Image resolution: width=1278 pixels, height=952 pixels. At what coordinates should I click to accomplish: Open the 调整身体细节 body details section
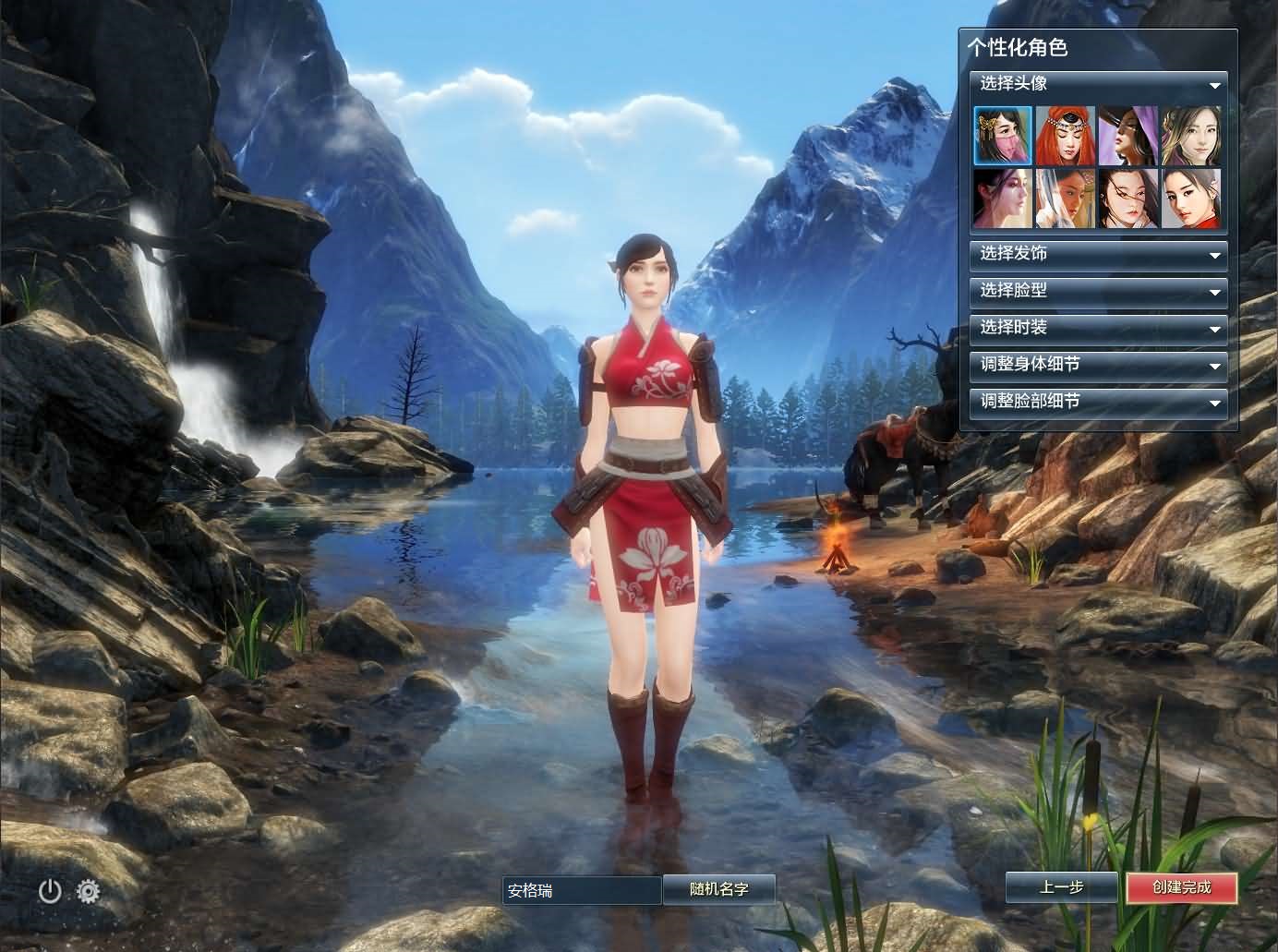1098,365
